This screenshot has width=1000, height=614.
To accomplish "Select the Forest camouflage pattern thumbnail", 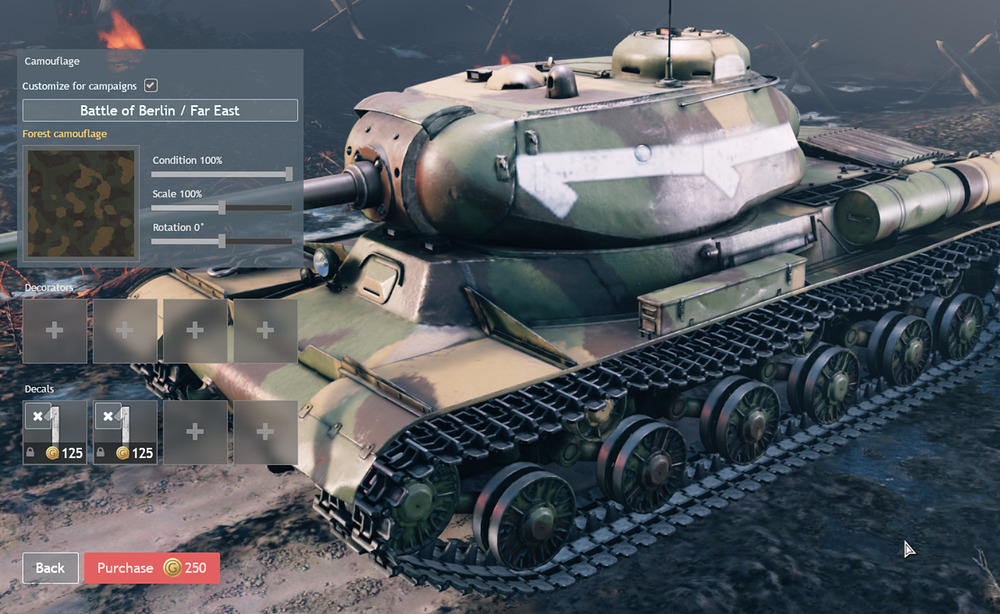I will (x=82, y=204).
